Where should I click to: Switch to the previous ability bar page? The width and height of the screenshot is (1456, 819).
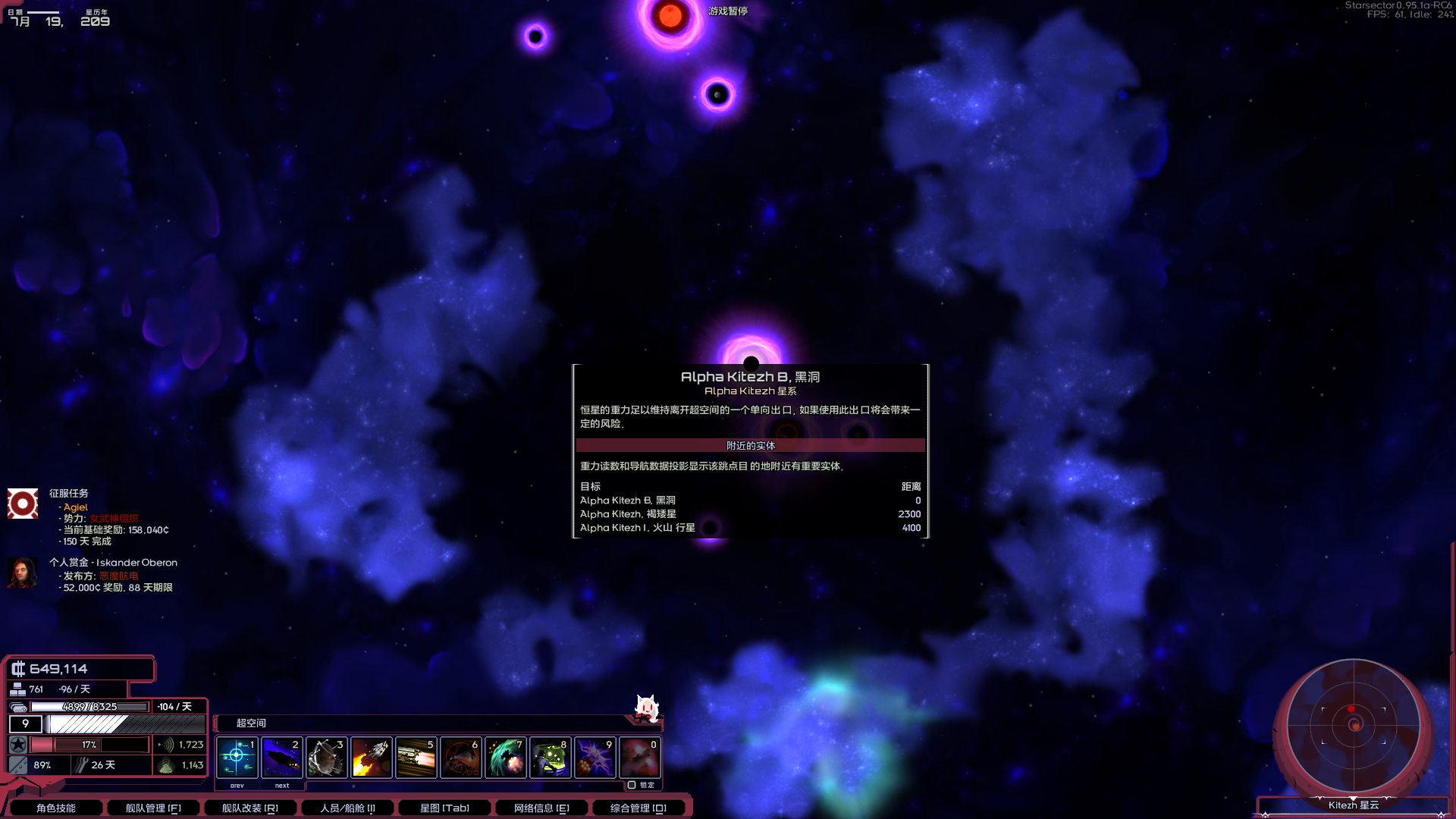pyautogui.click(x=237, y=786)
